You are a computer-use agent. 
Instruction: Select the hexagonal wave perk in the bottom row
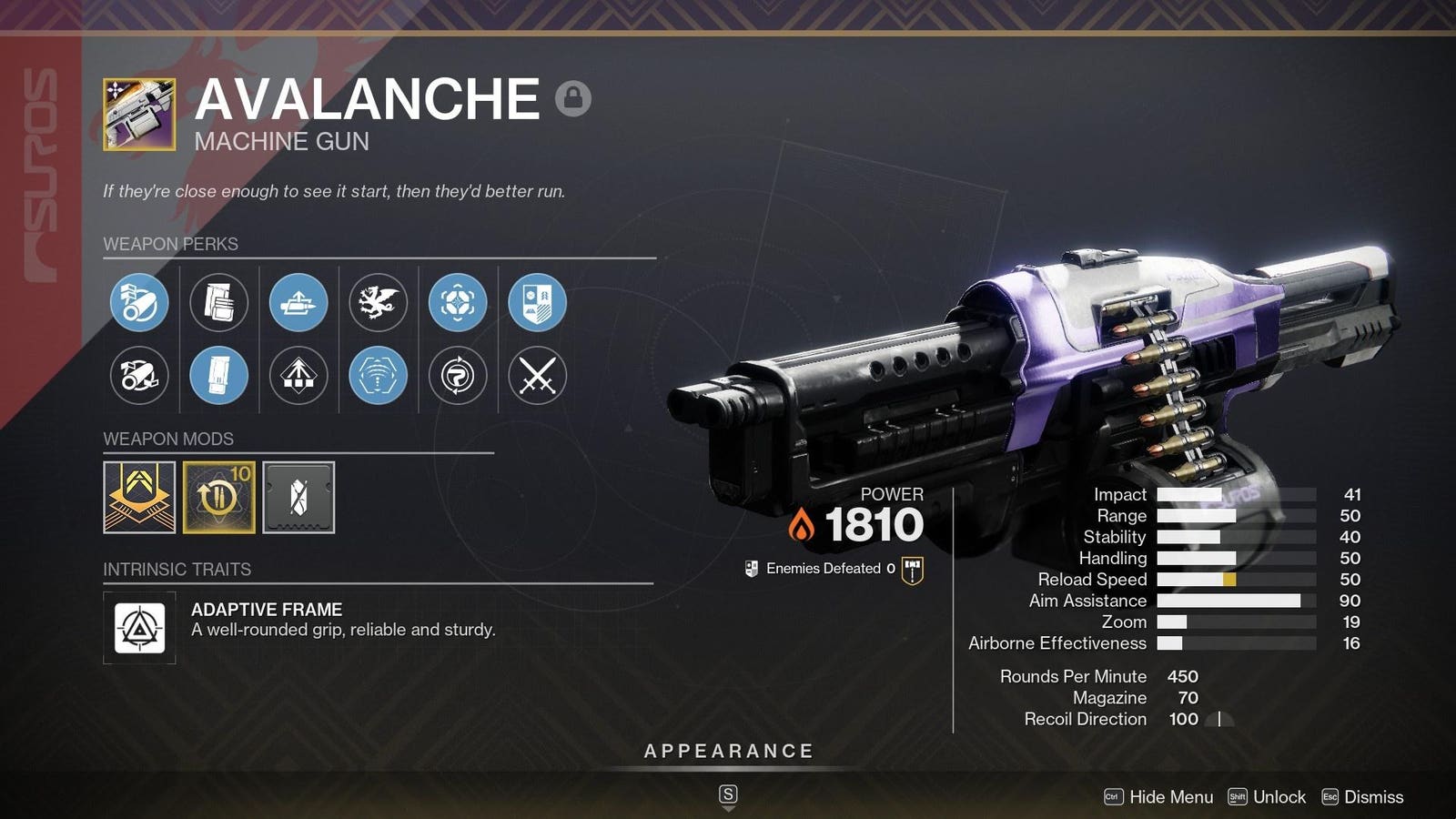378,376
